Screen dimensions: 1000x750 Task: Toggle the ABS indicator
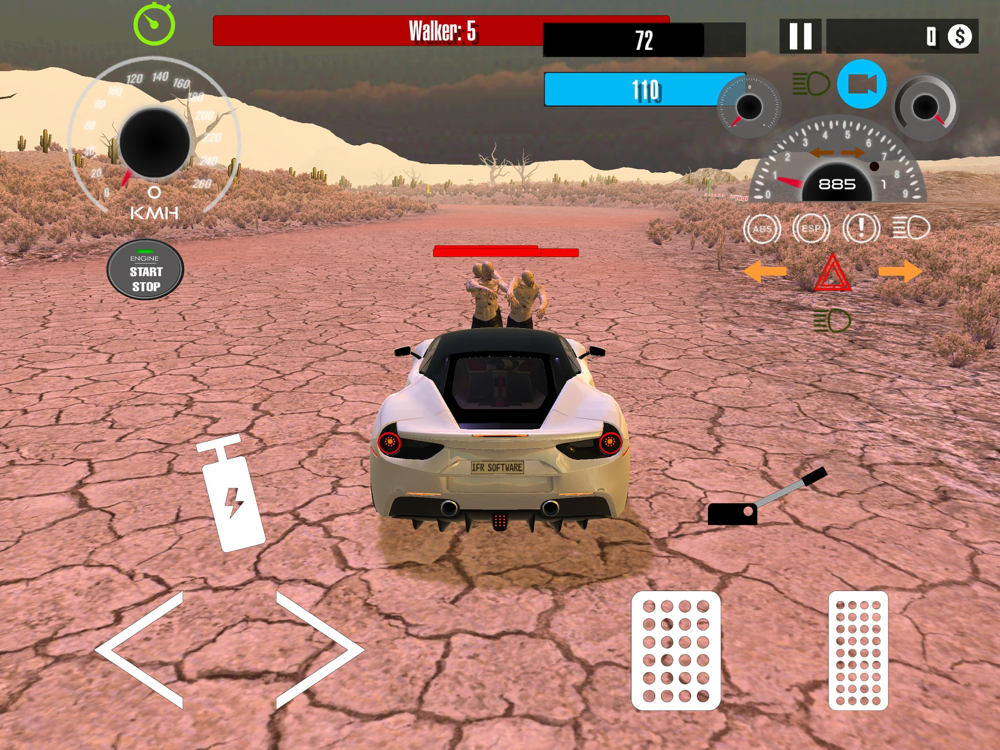point(762,229)
